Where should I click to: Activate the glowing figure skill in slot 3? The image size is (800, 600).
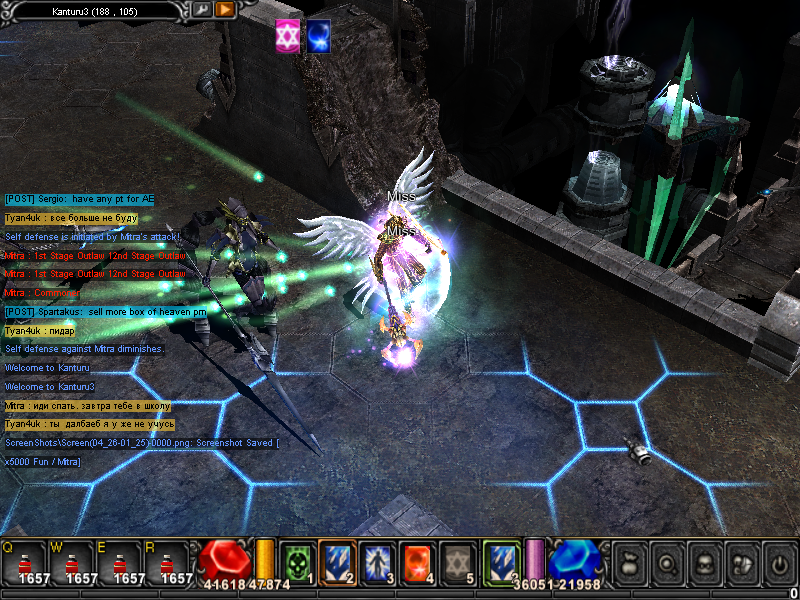coord(376,561)
